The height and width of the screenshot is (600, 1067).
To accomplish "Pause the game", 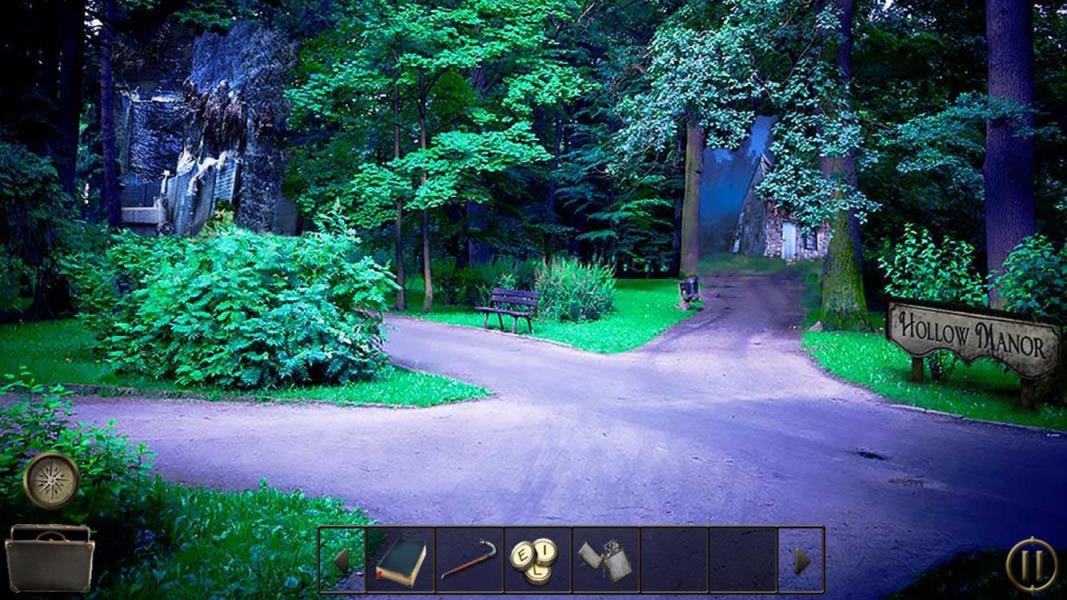I will [1031, 564].
